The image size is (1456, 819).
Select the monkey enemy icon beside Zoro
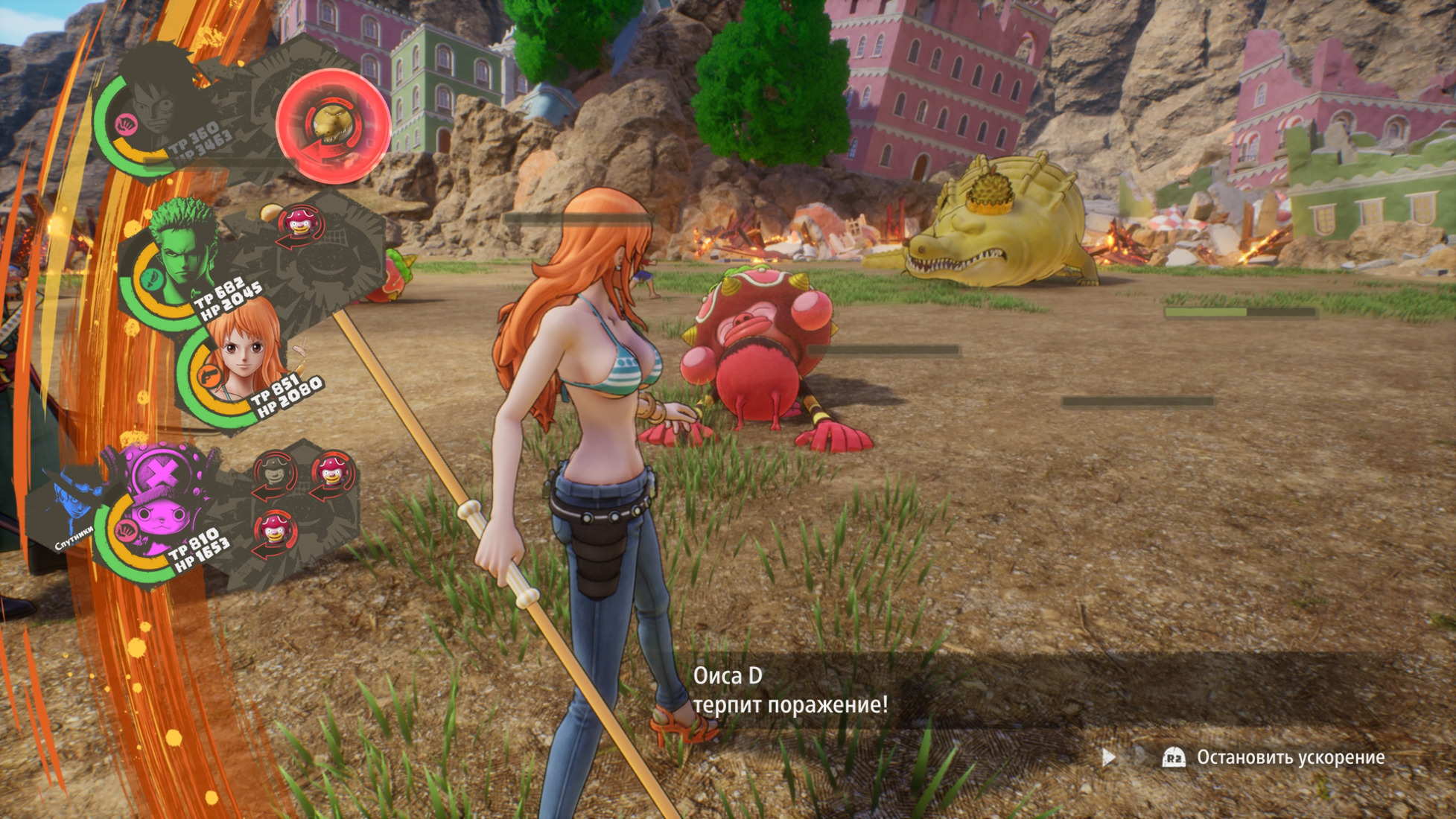click(300, 224)
